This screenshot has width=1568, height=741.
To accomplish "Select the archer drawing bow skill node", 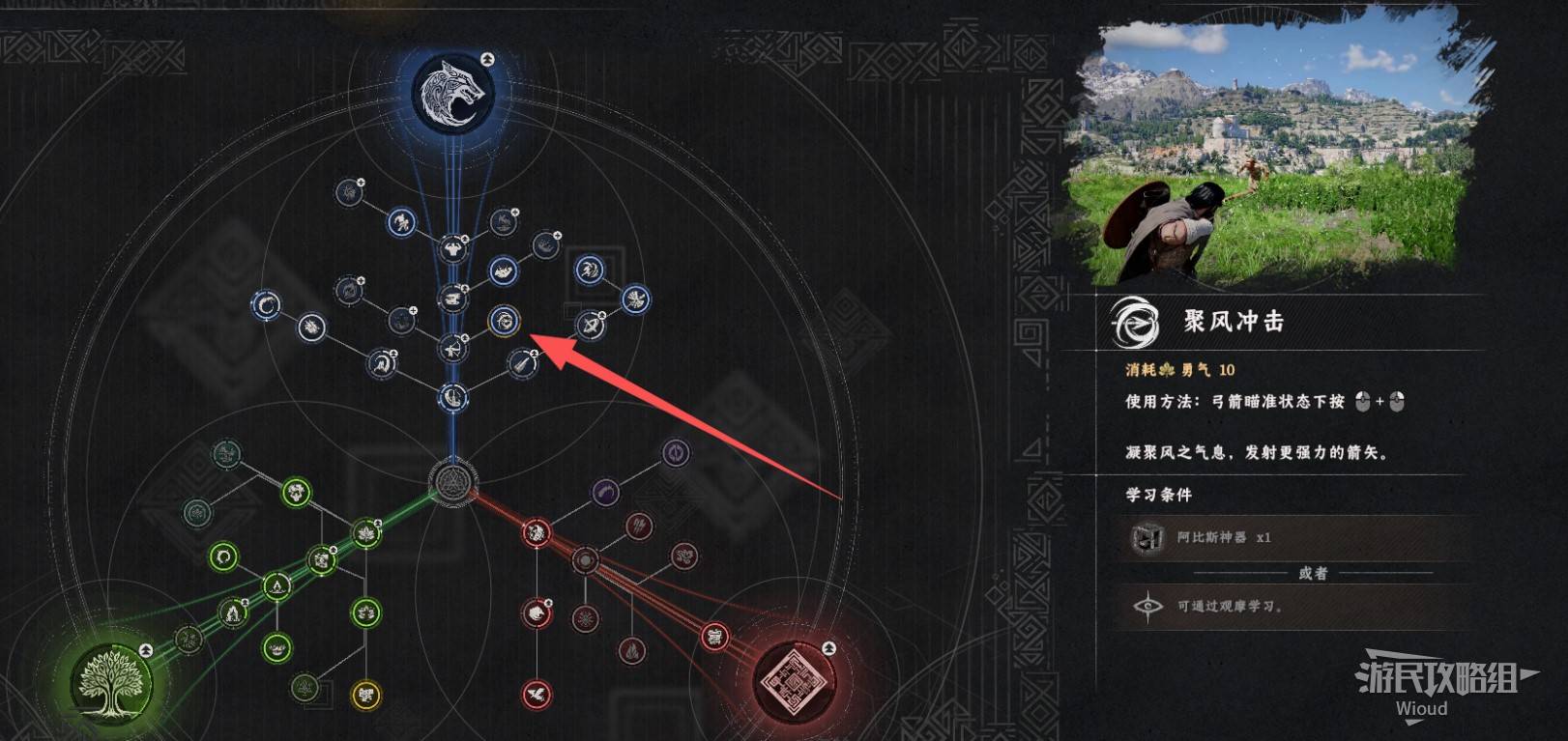I will click(452, 348).
